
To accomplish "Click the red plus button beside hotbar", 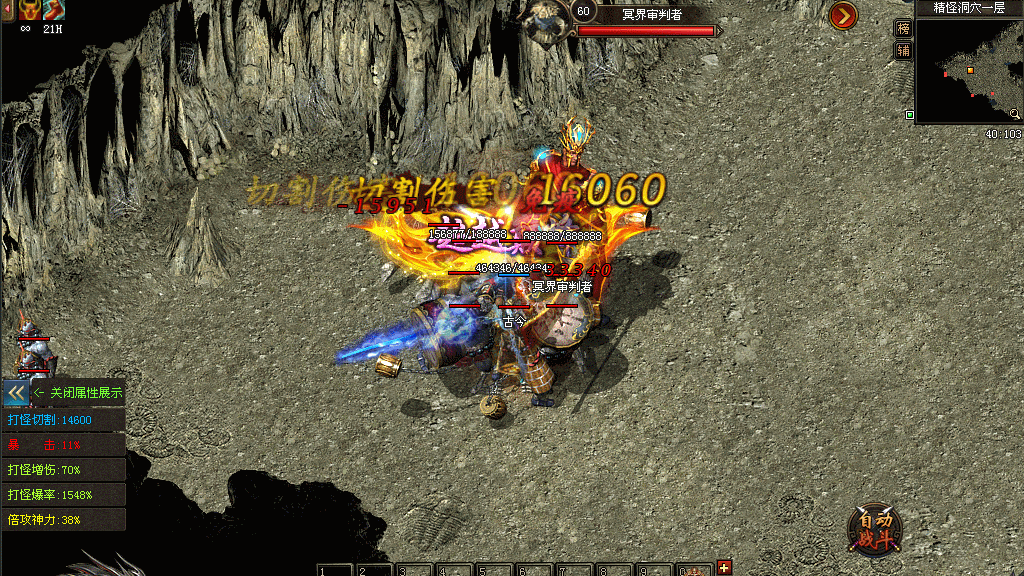I will pyautogui.click(x=724, y=568).
